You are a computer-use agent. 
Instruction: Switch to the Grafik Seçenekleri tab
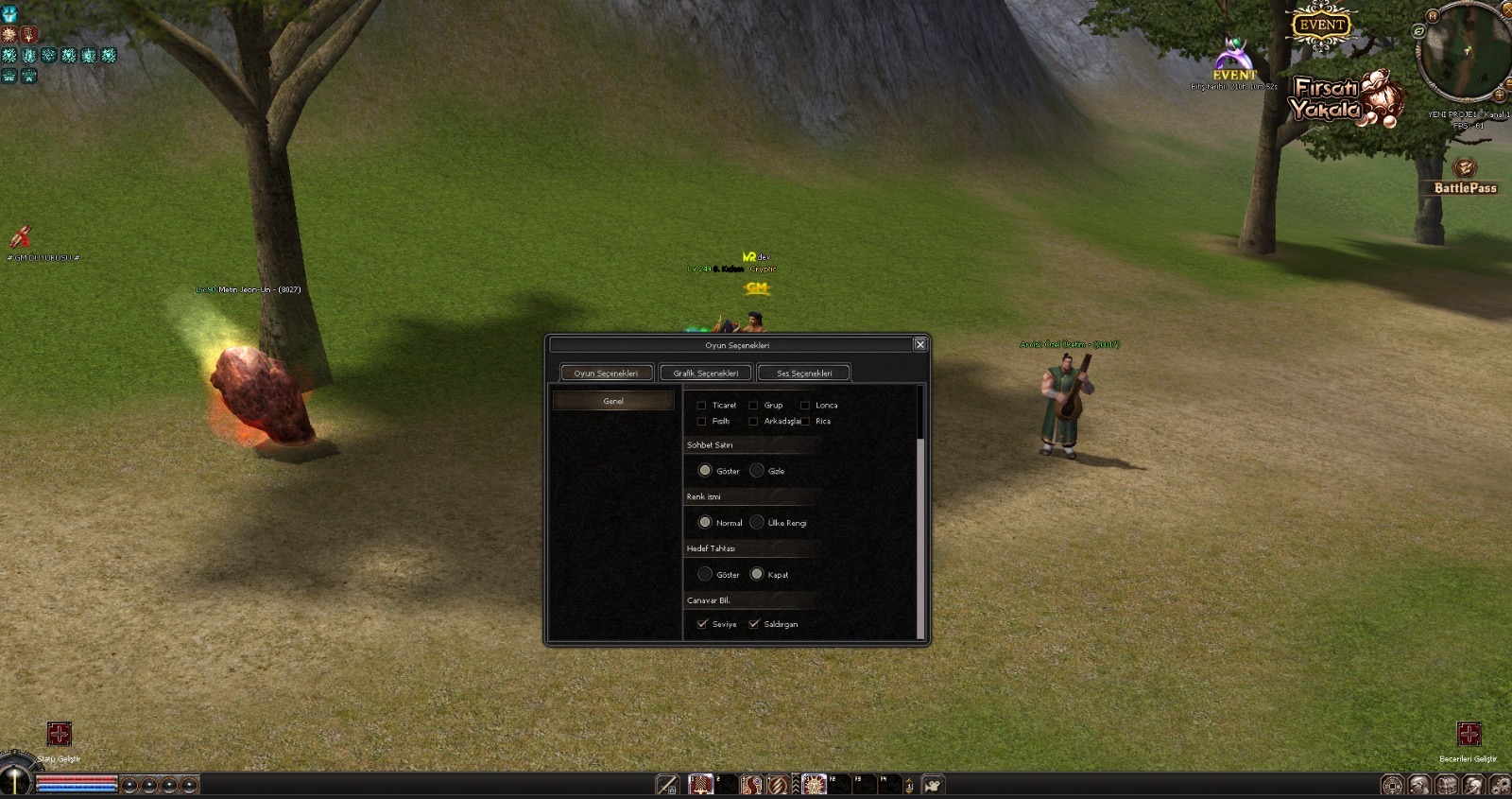pos(705,373)
